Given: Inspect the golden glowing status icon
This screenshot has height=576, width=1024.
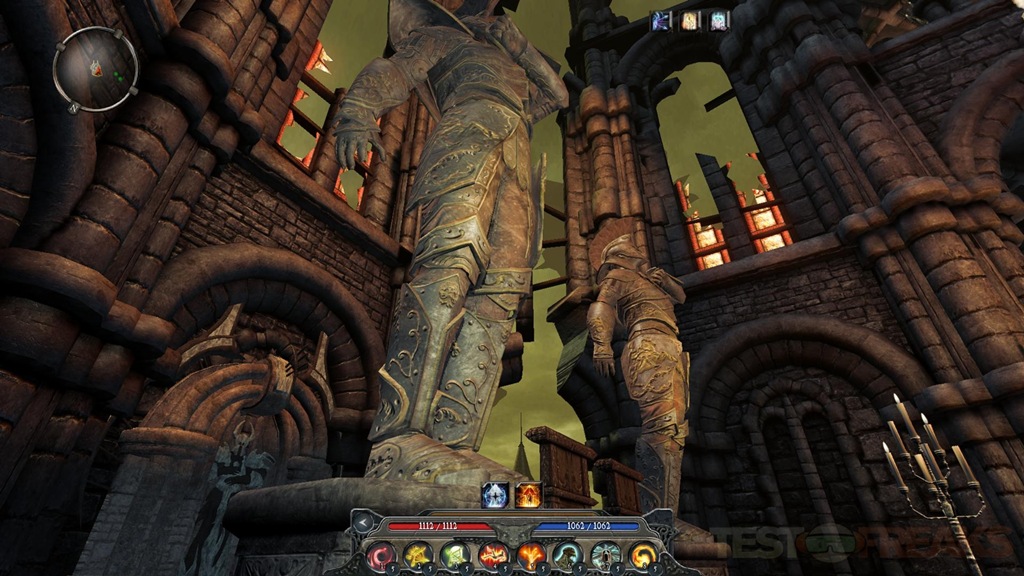Looking at the screenshot, I should coord(690,20).
